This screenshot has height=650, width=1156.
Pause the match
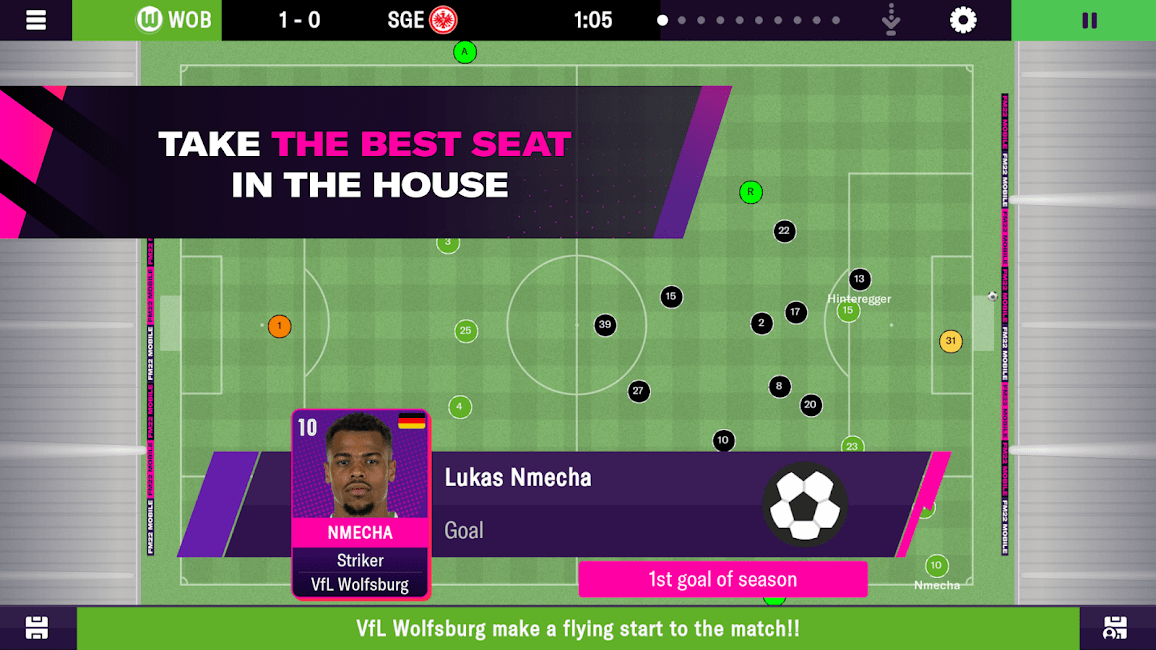1089,20
